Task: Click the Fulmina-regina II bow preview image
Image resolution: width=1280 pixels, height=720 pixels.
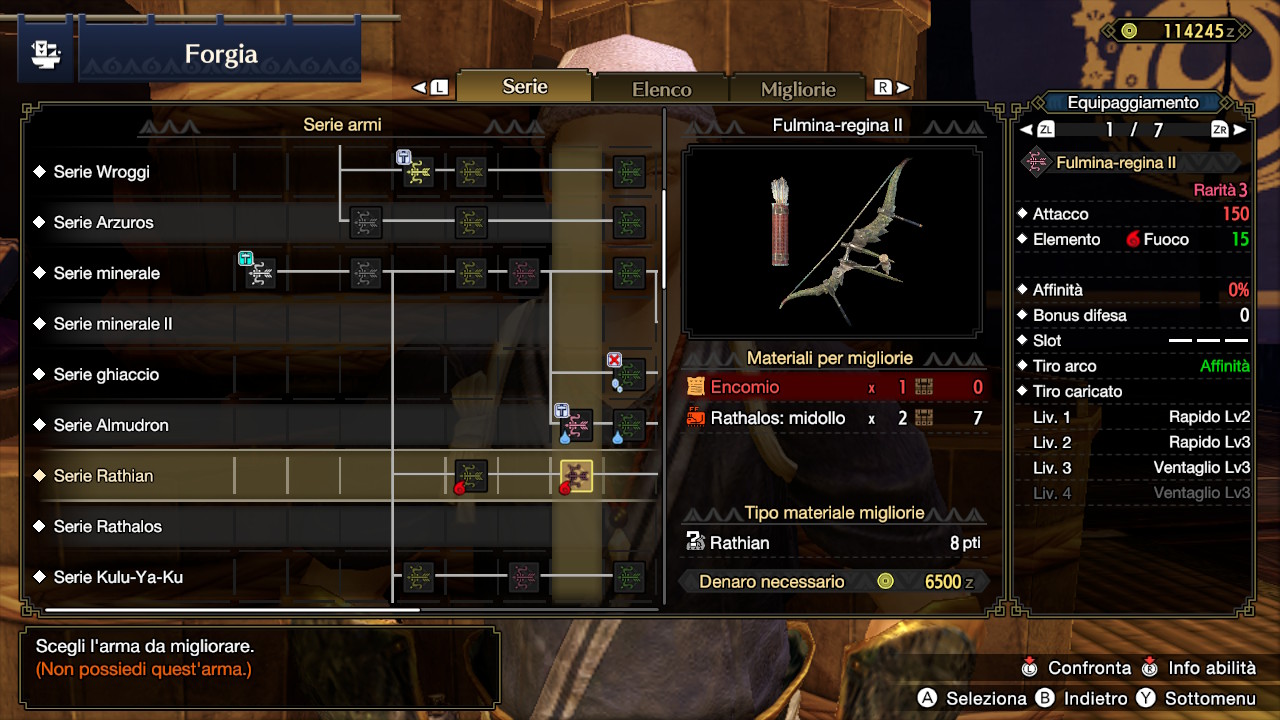Action: [x=832, y=241]
